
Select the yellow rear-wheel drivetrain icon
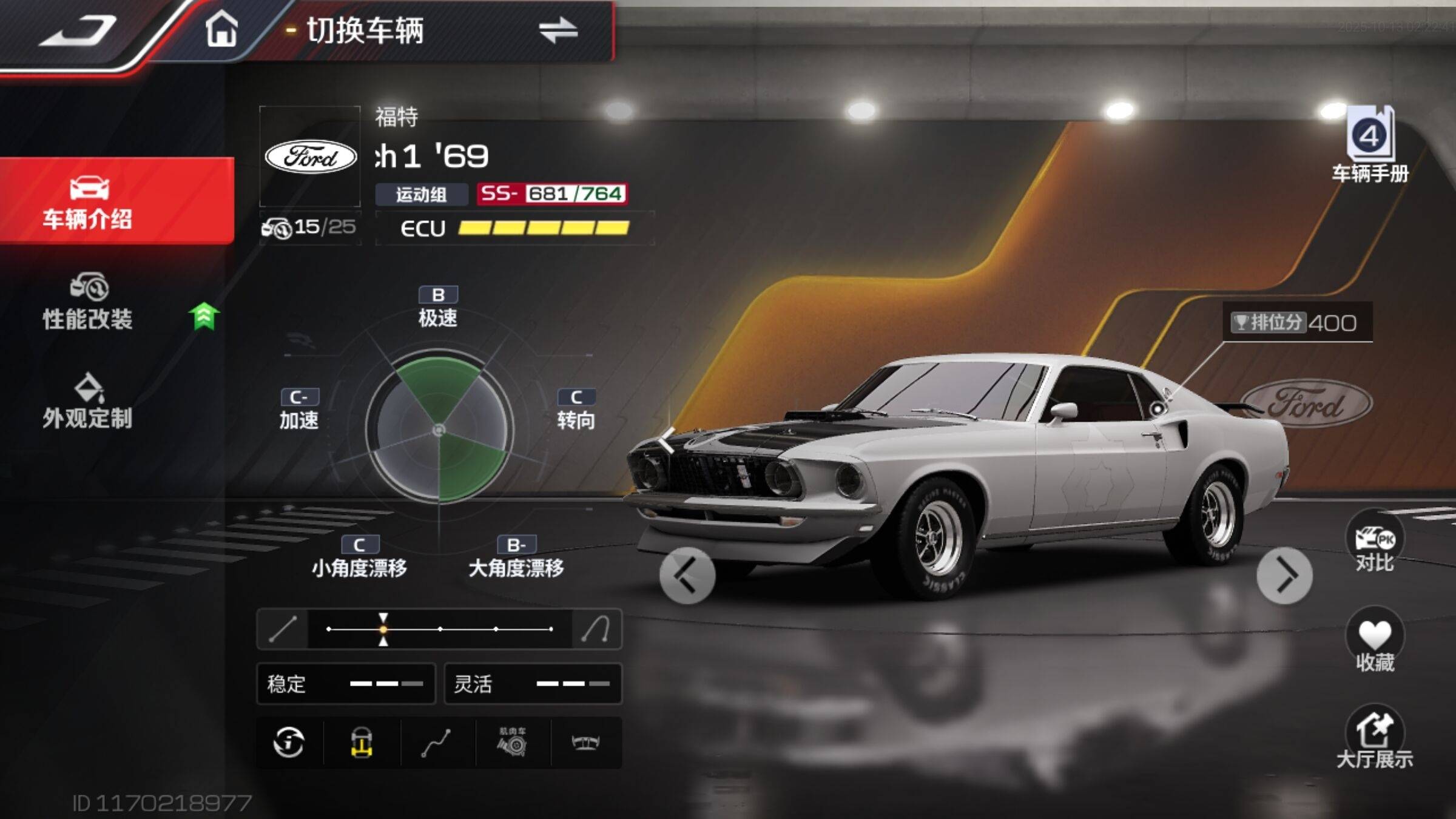pyautogui.click(x=362, y=743)
